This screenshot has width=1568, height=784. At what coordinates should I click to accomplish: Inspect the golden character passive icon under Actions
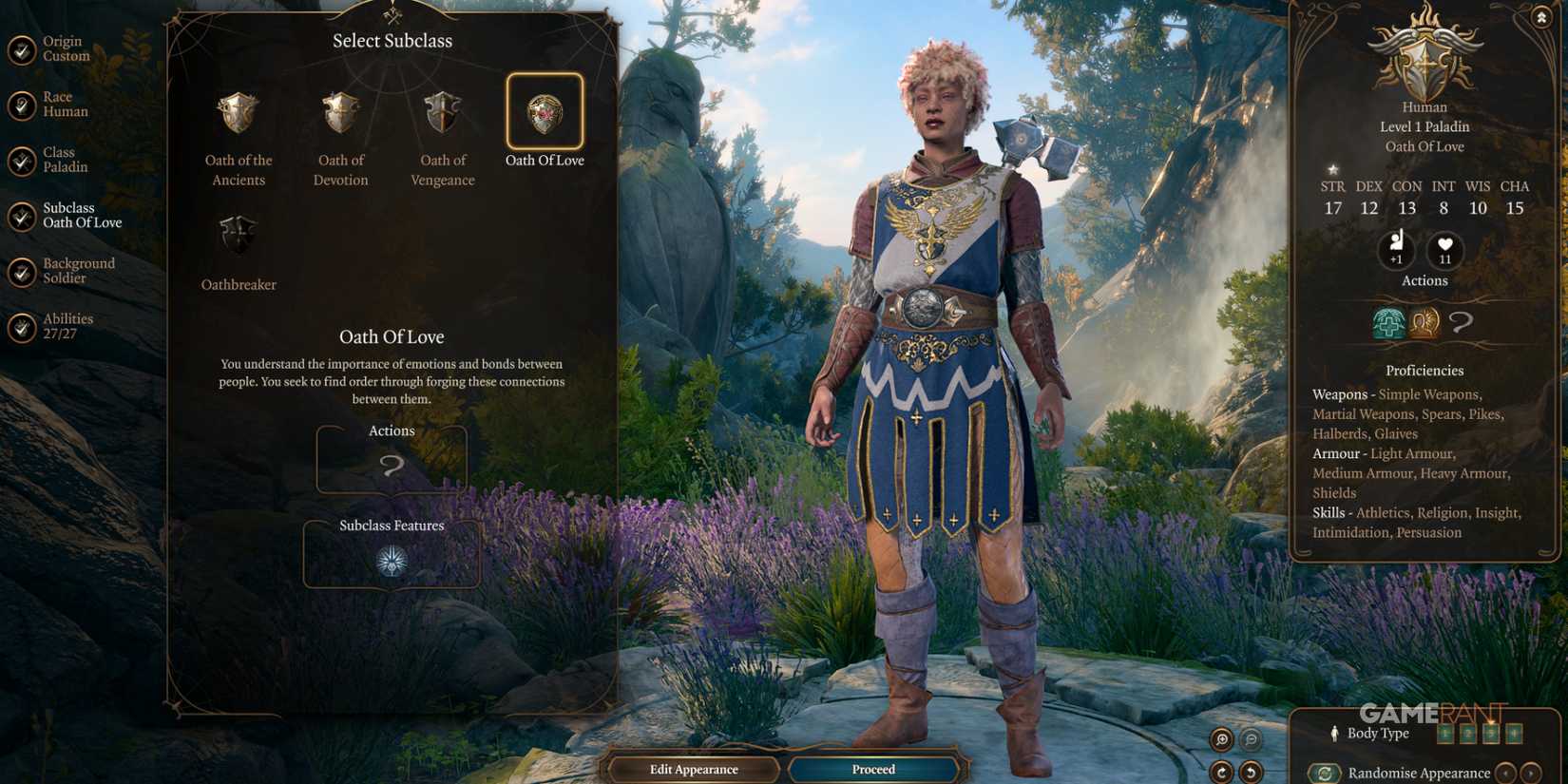coord(1424,323)
